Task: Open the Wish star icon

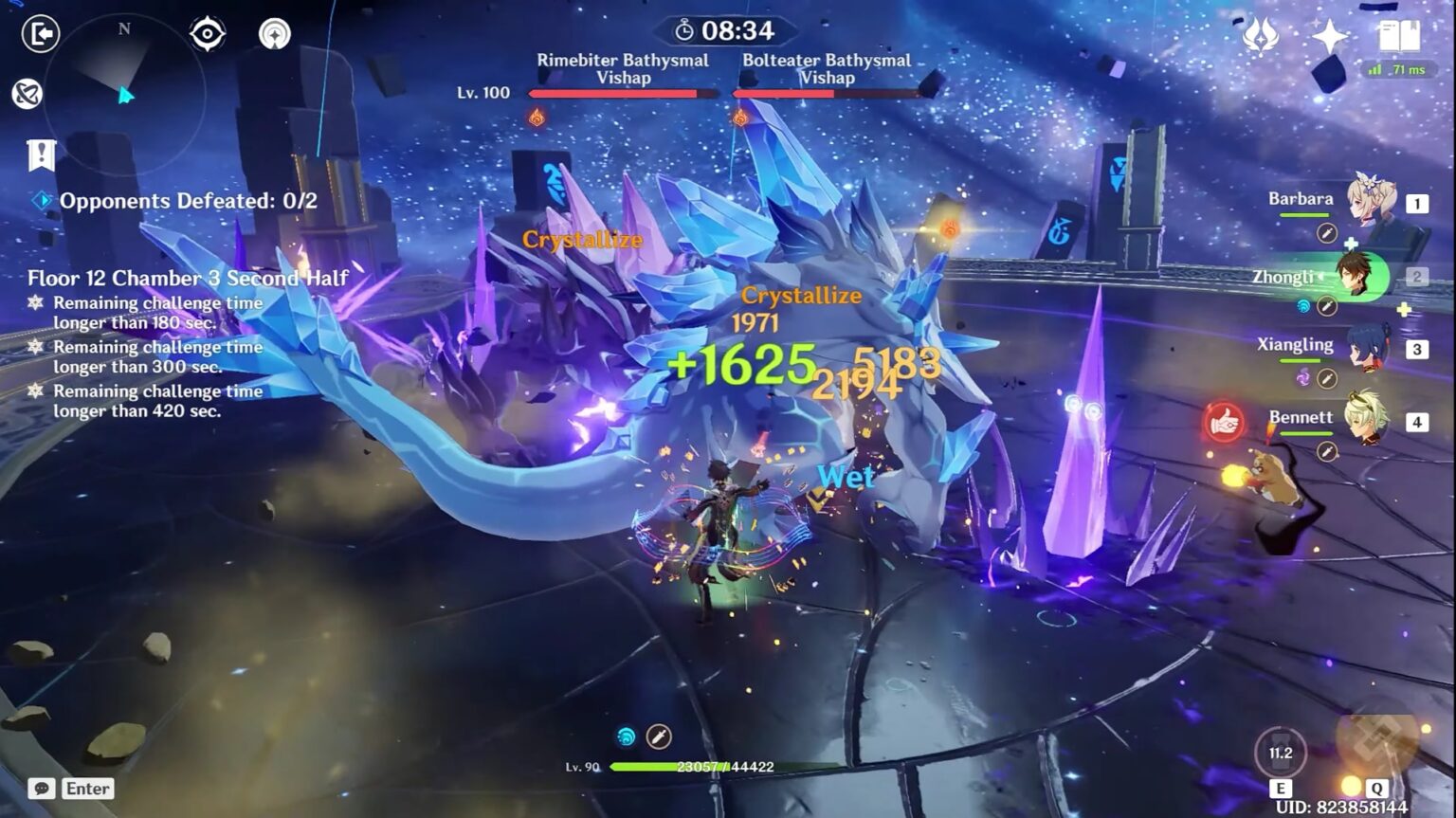Action: 1329,36
